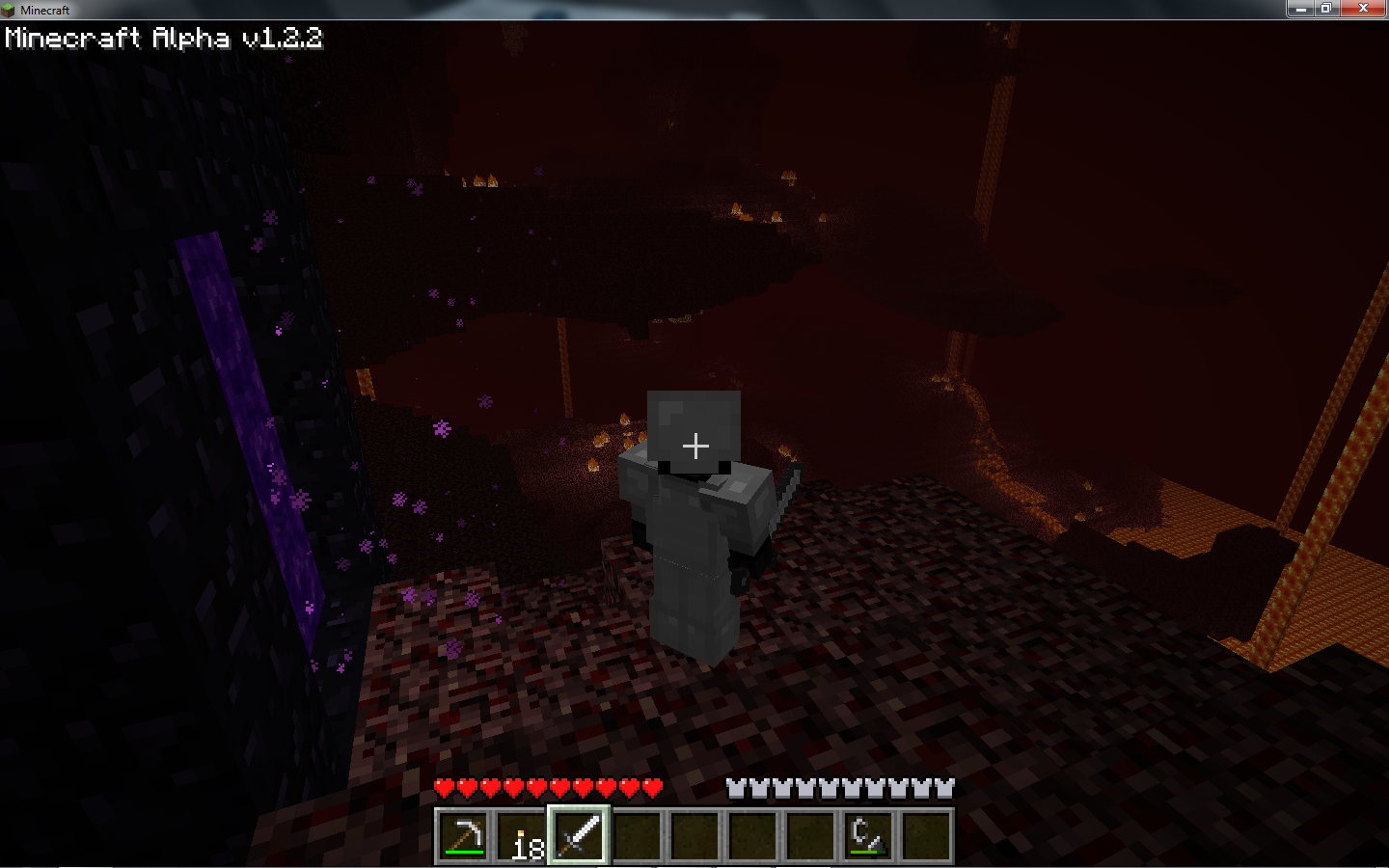The width and height of the screenshot is (1389, 868).
Task: Close the Minecraft window
Action: pyautogui.click(x=1363, y=9)
